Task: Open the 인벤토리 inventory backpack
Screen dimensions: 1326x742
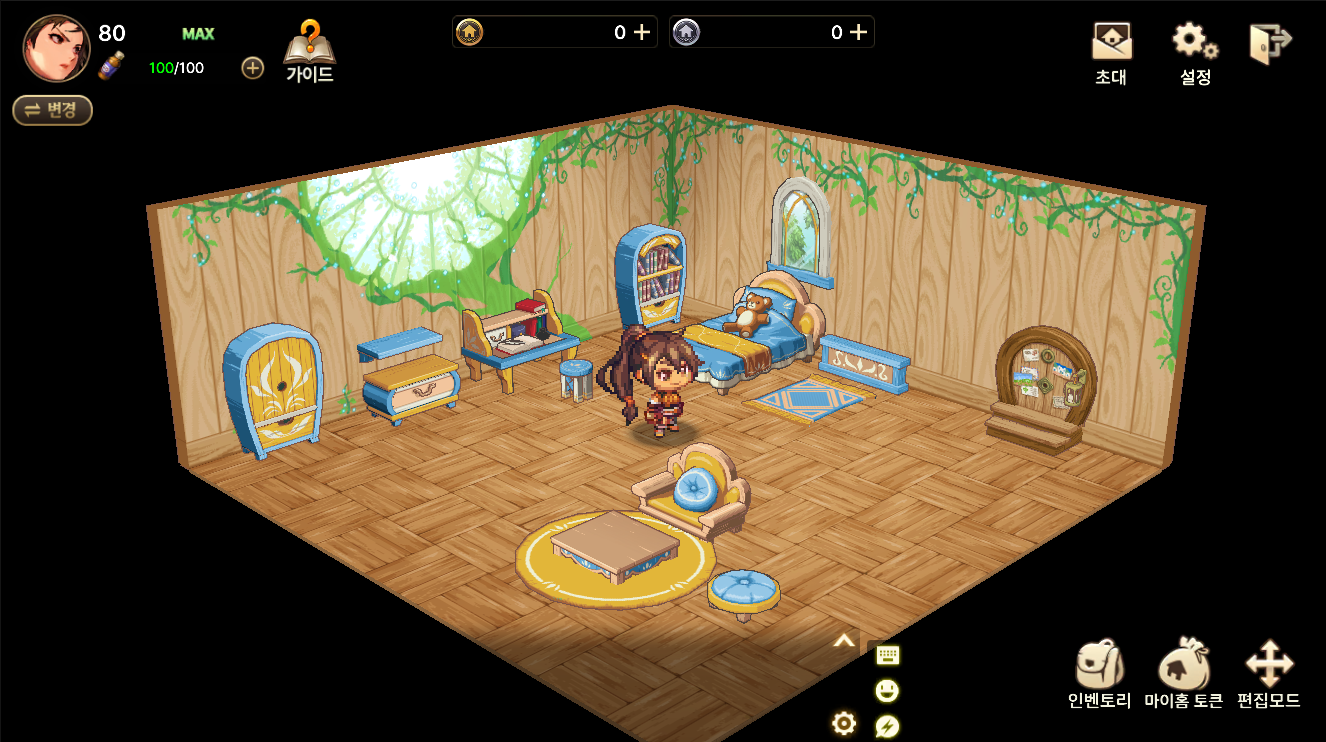Action: coord(1099,674)
